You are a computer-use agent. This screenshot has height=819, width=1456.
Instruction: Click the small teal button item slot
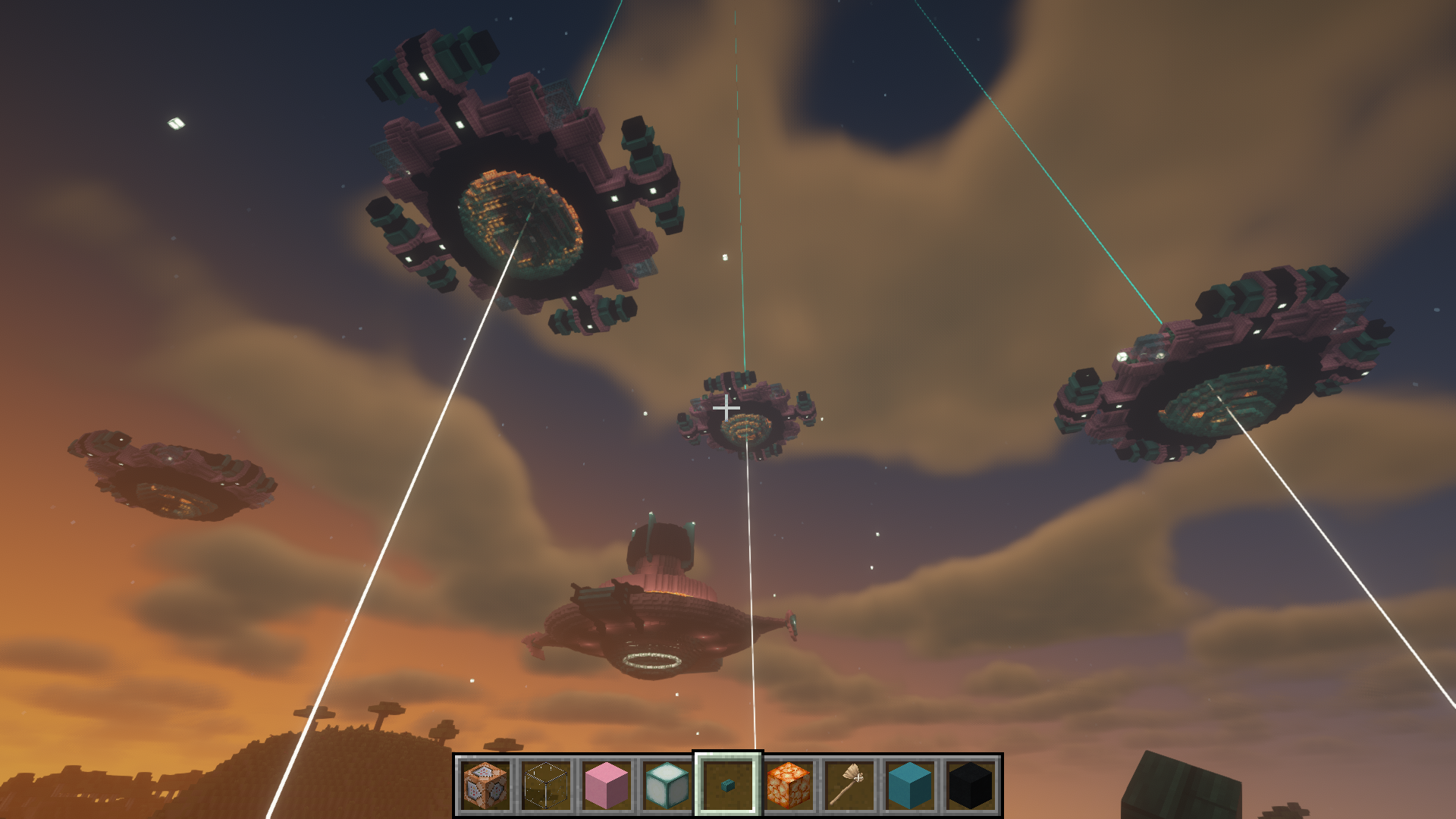(728, 786)
